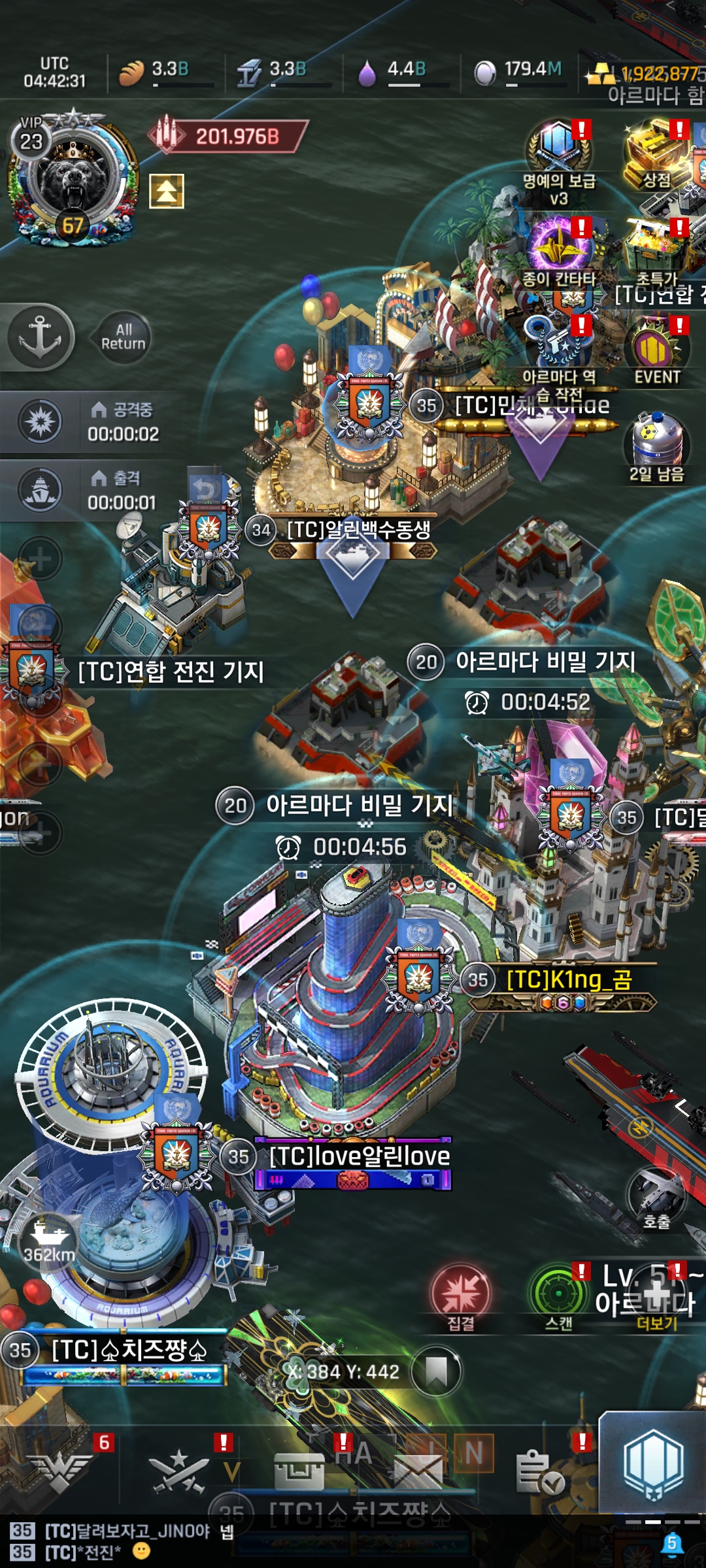The height and width of the screenshot is (1568, 706).
Task: Tap the 집결 rally button
Action: click(x=460, y=1294)
